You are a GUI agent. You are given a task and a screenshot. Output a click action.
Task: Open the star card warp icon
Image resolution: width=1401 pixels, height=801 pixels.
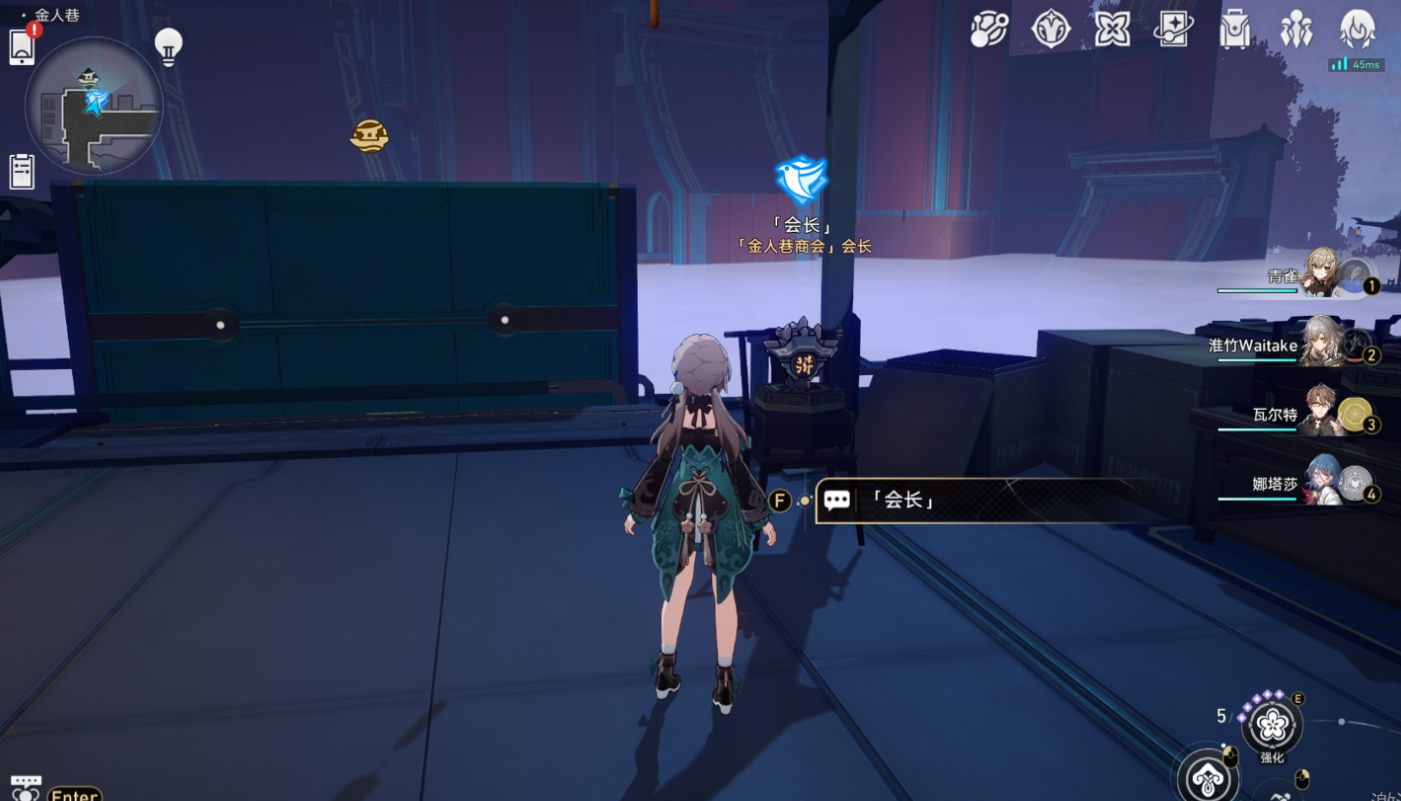tap(1173, 29)
